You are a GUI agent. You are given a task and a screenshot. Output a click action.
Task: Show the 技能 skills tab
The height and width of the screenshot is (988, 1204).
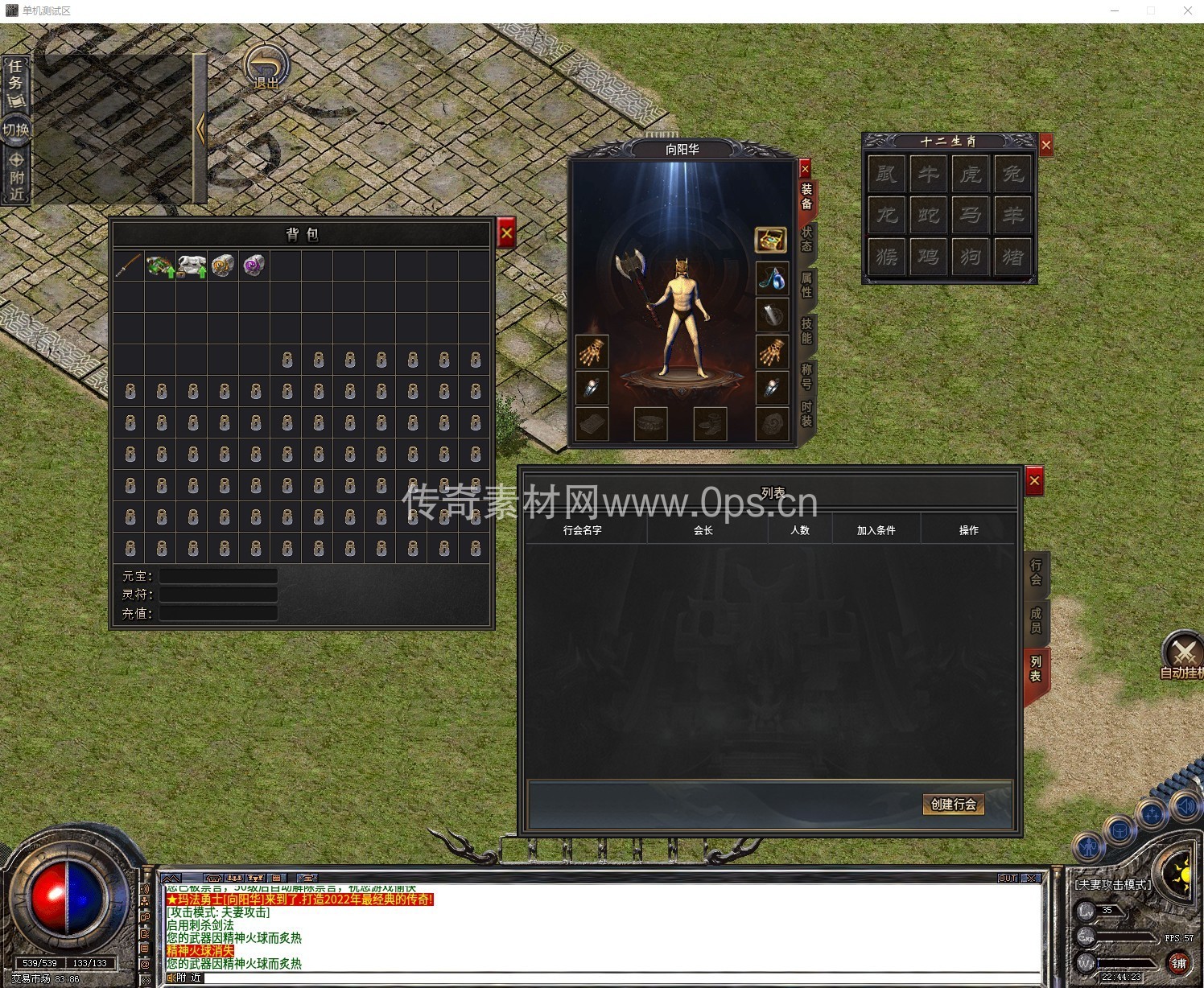(x=806, y=331)
